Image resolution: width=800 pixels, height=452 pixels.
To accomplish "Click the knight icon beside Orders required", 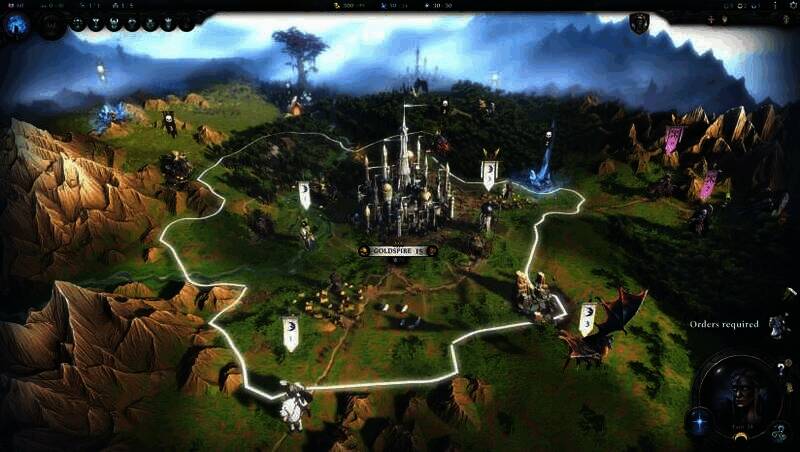I will click(777, 325).
